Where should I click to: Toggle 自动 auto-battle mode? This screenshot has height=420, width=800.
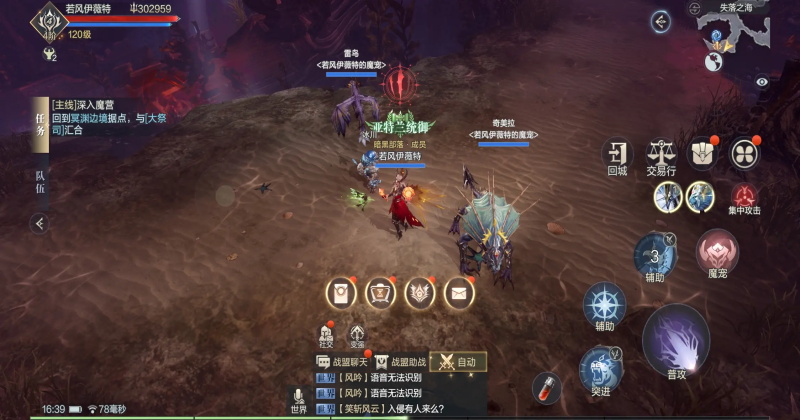458,361
